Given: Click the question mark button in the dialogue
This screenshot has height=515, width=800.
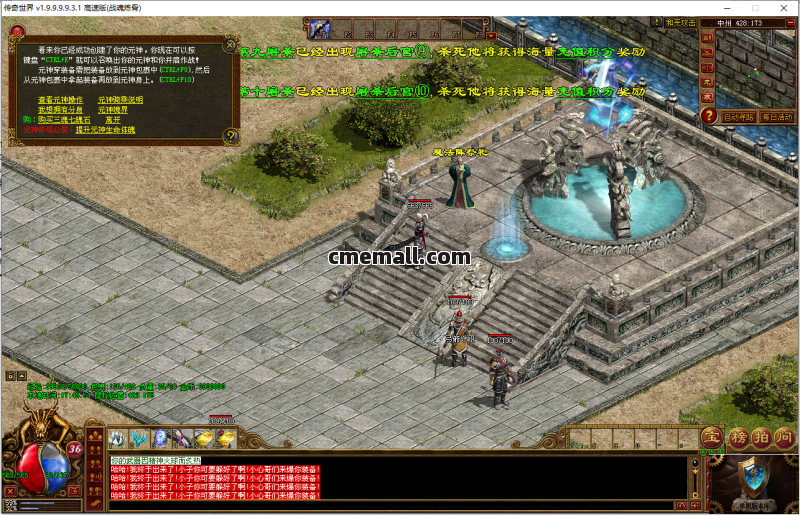Looking at the screenshot, I should pos(231,135).
